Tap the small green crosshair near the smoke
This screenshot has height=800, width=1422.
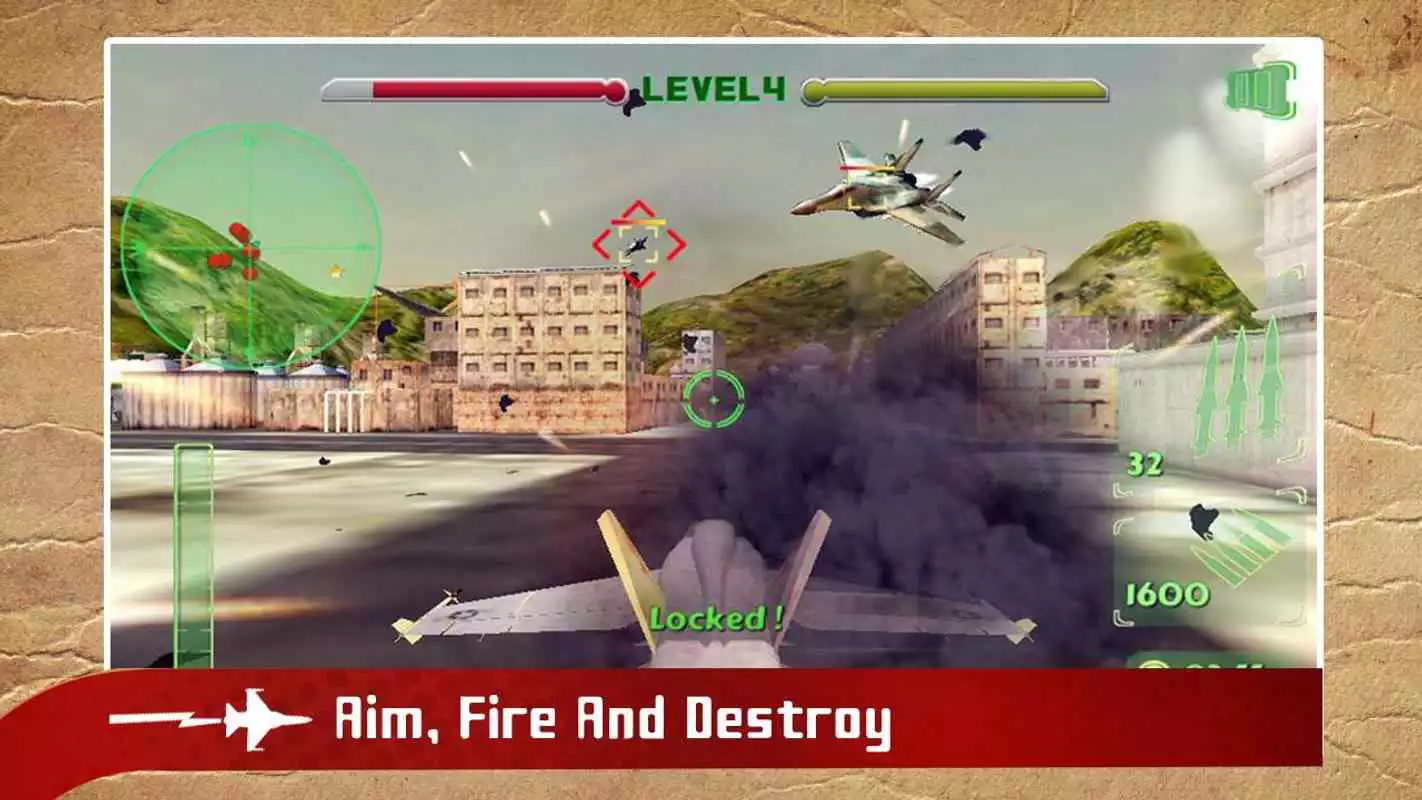(713, 398)
